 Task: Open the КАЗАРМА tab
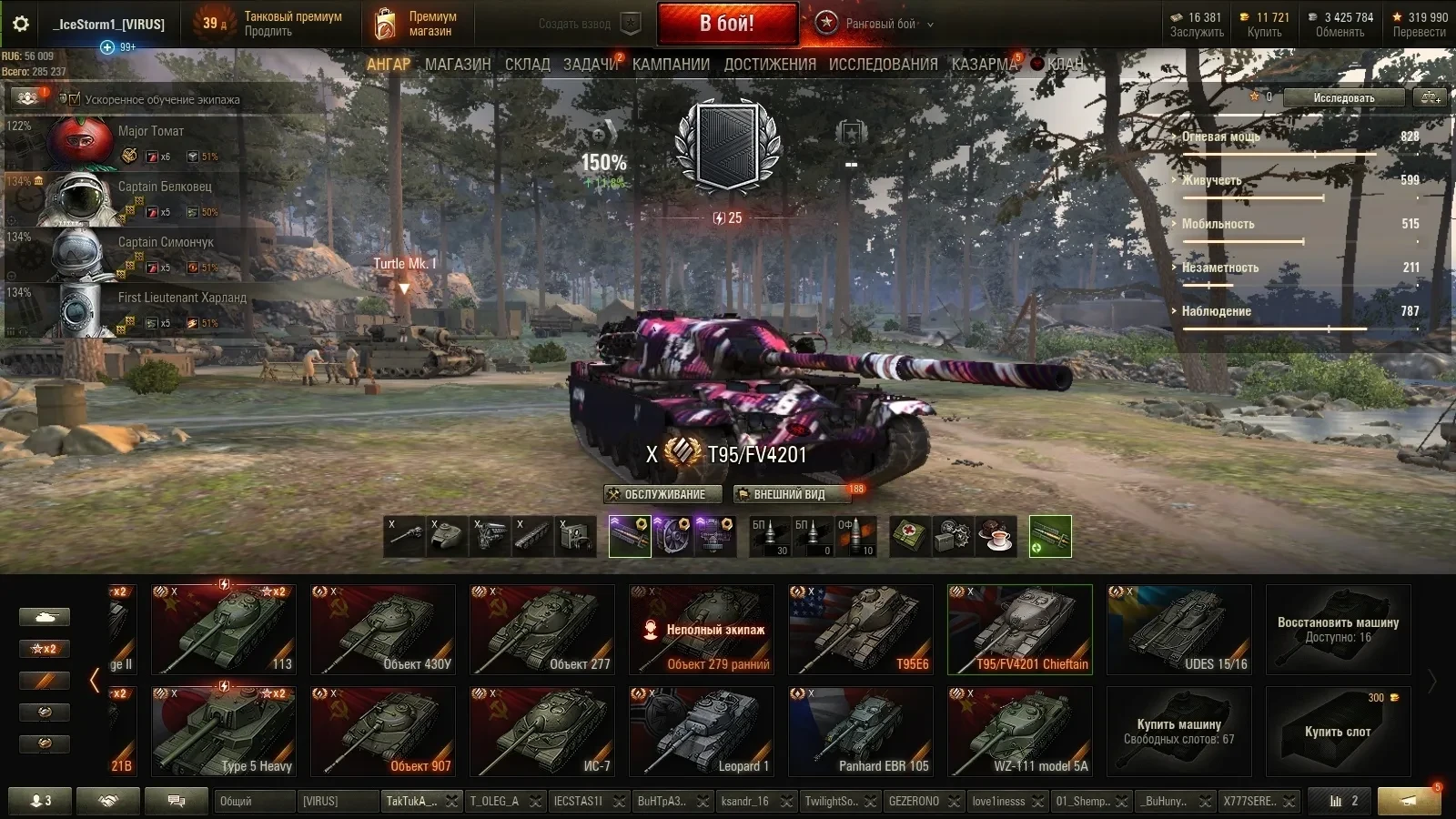[x=984, y=65]
